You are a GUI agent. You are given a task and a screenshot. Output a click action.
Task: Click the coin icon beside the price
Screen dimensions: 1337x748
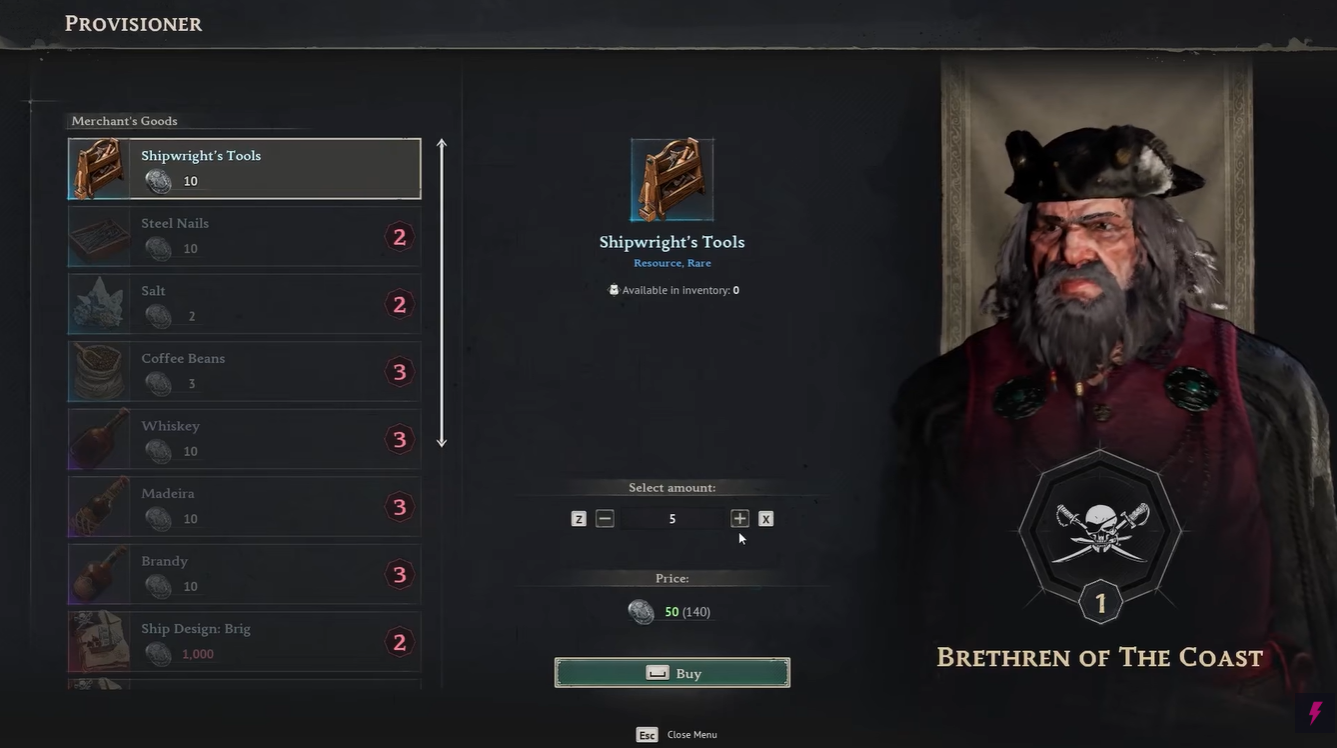coord(641,611)
